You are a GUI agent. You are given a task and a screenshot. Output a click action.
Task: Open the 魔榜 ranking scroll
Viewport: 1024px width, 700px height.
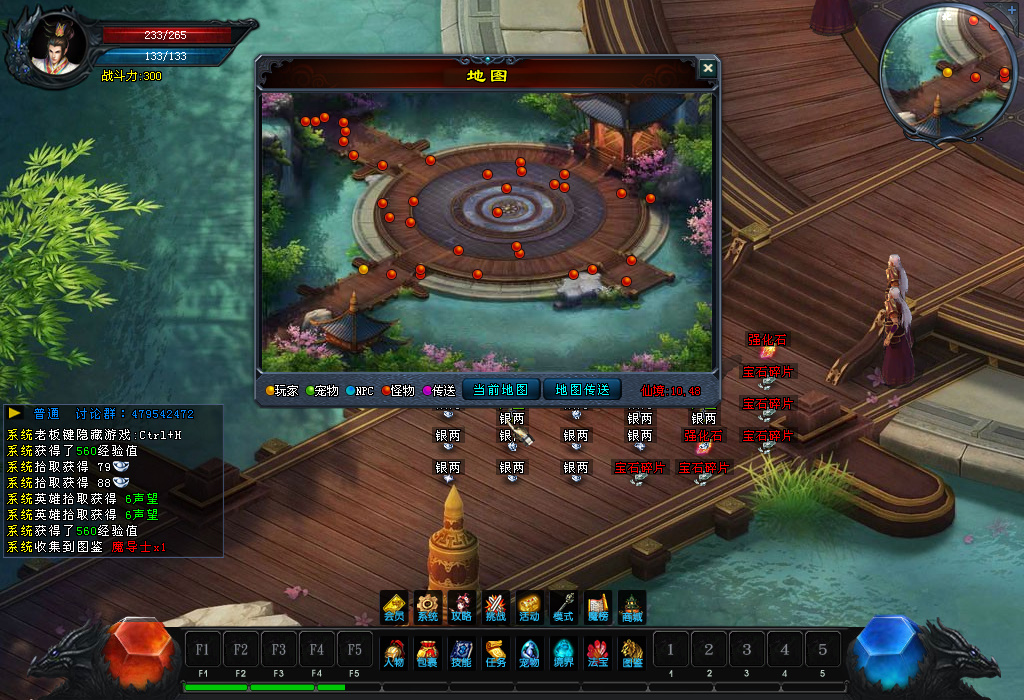pyautogui.click(x=598, y=606)
